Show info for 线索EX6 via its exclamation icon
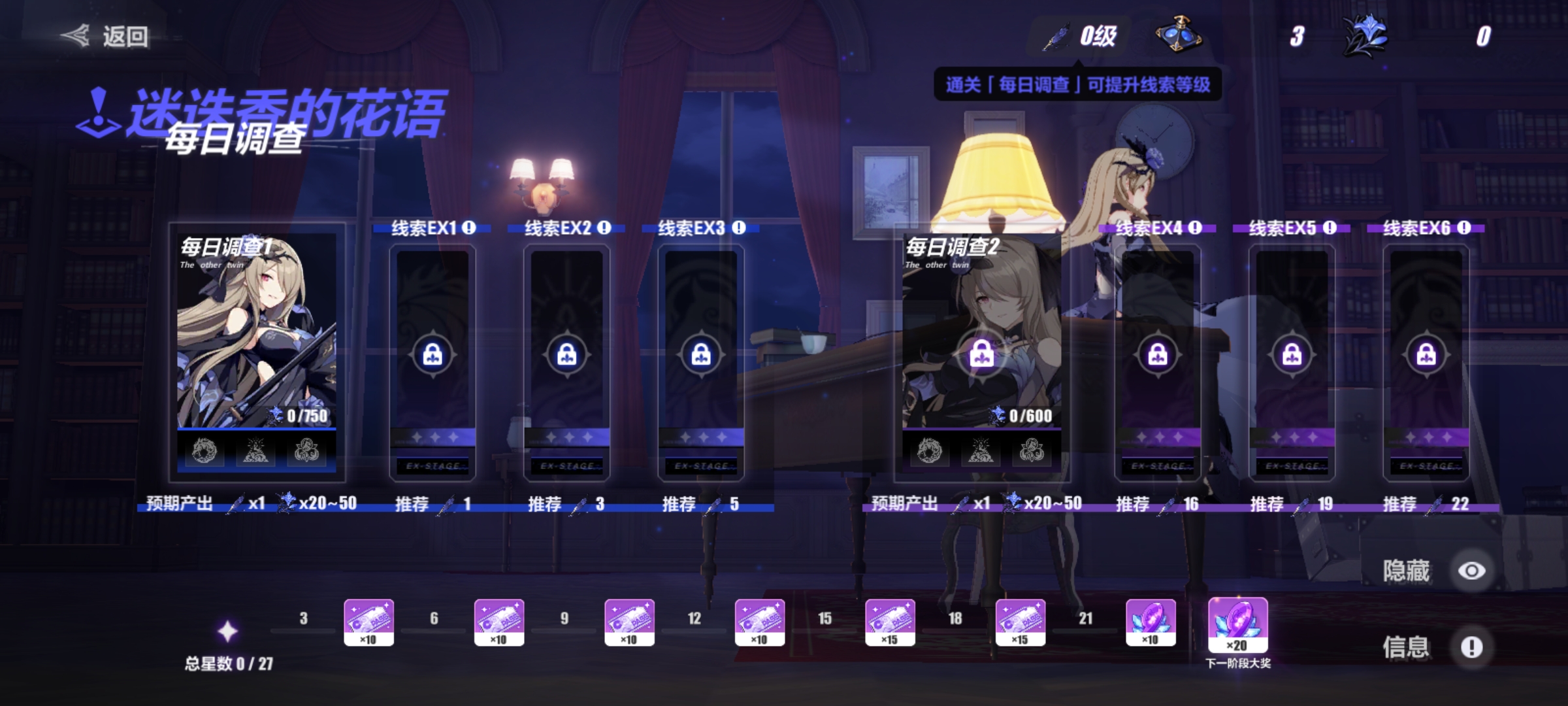 [x=1464, y=227]
